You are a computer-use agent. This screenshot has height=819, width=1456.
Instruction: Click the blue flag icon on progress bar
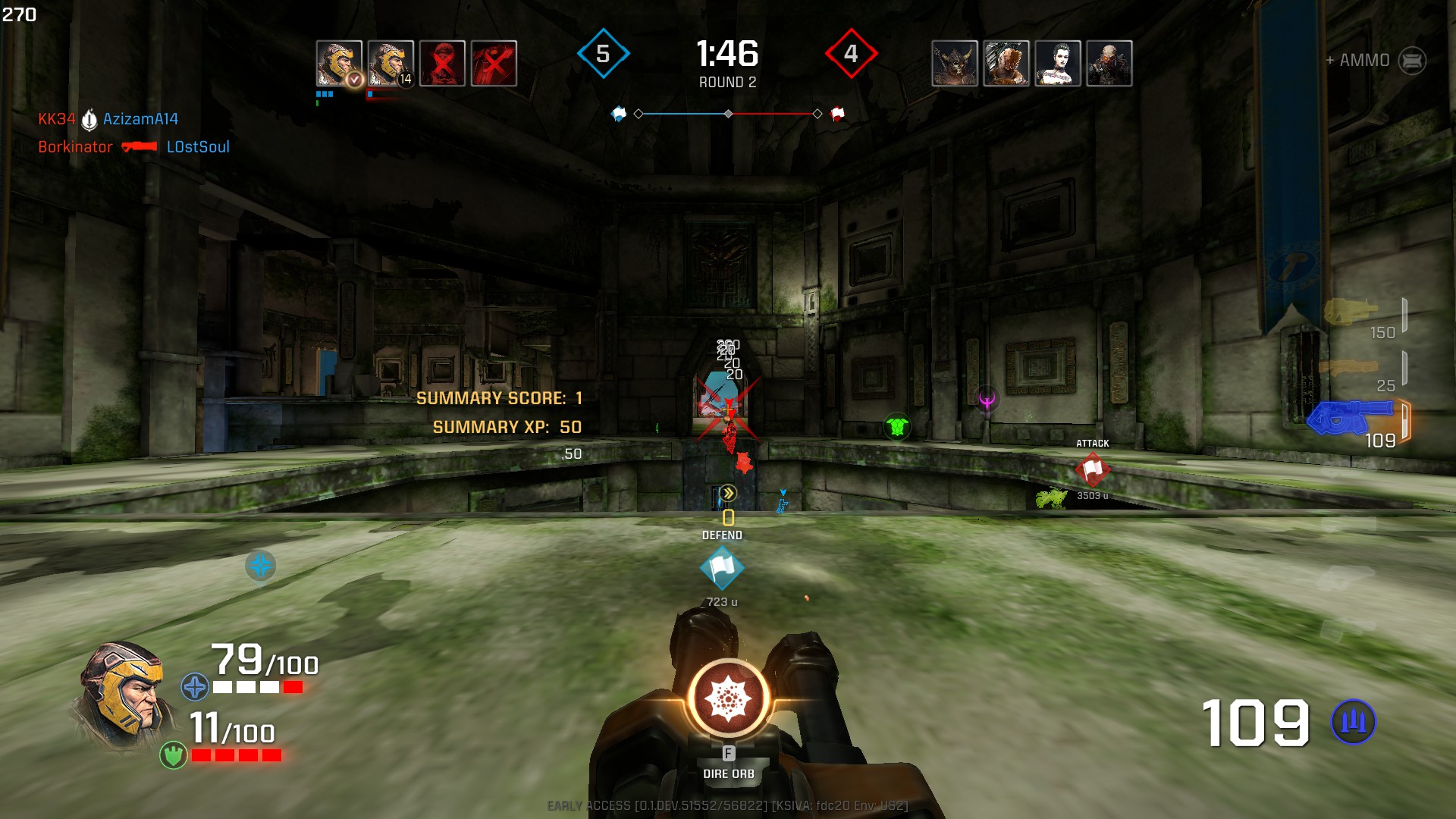(619, 114)
